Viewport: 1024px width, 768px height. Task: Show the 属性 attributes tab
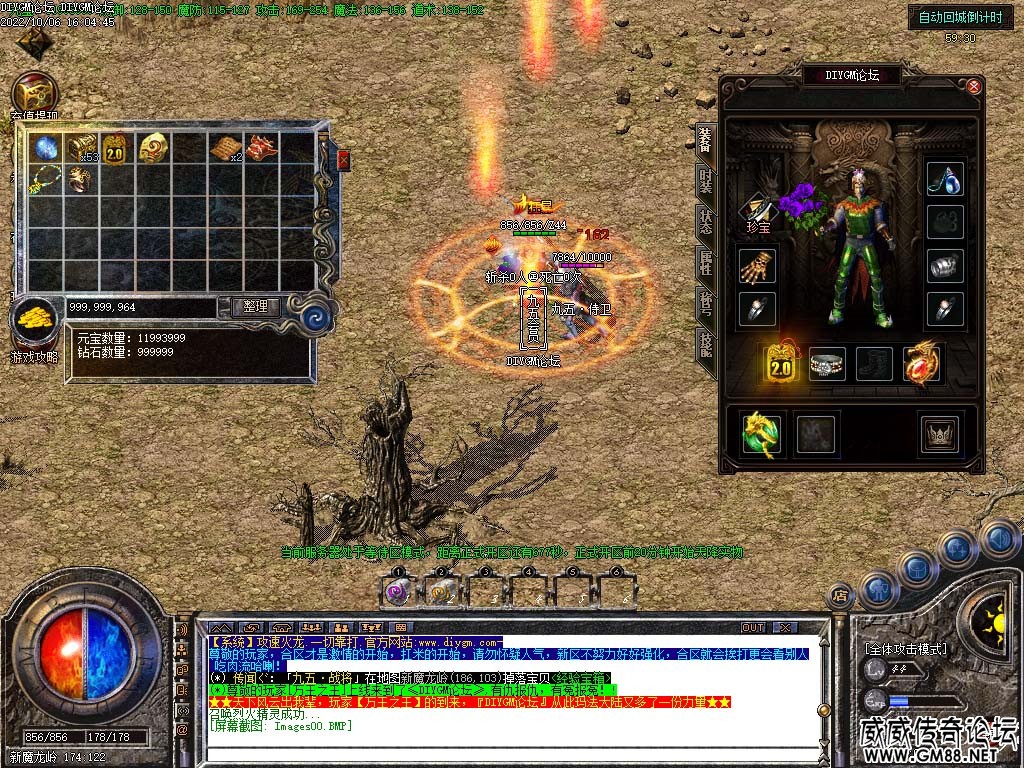tap(705, 262)
